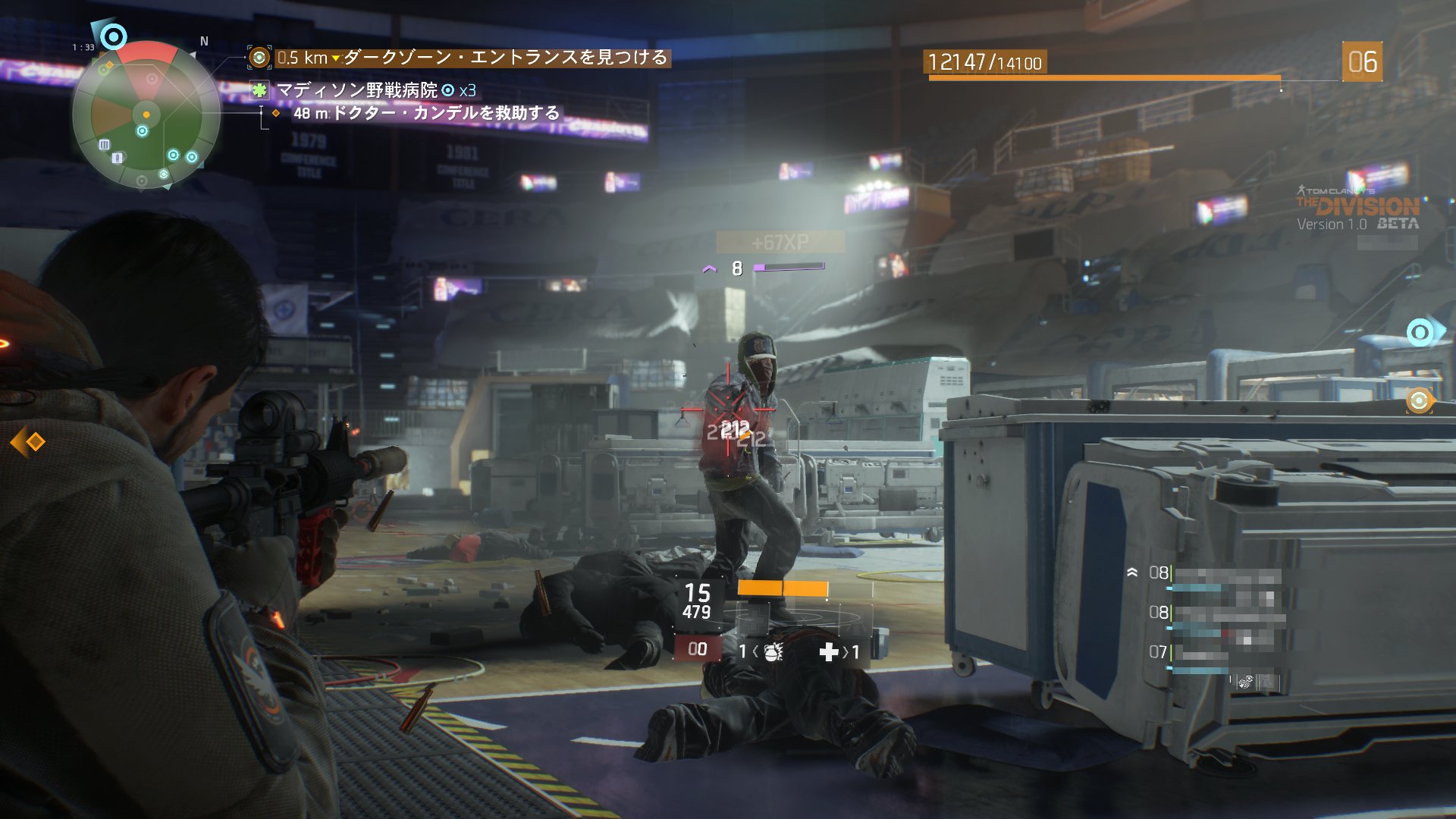The width and height of the screenshot is (1456, 819).
Task: Select the rescue Doctor Kandel sub-objective
Action: pos(426,113)
